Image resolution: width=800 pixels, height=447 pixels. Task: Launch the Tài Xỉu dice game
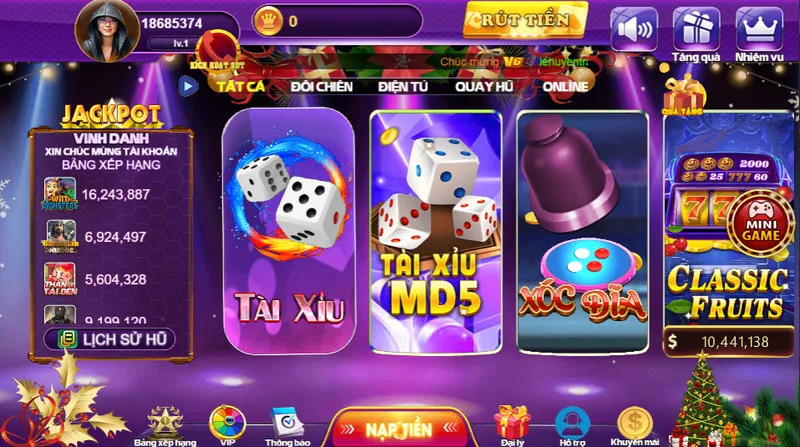[x=288, y=228]
